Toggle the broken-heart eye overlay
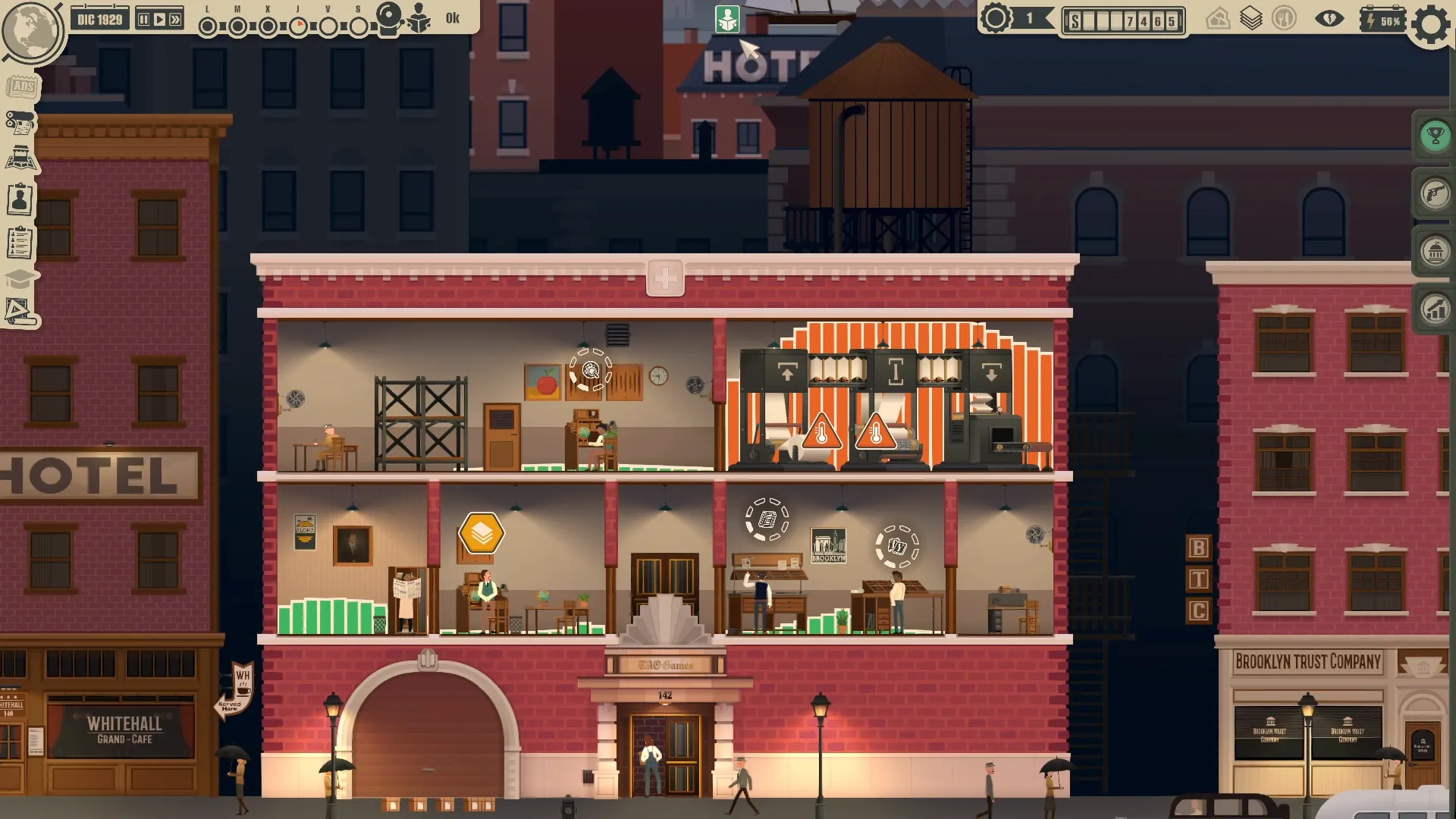Screen dimensions: 1456x819 point(1329,19)
